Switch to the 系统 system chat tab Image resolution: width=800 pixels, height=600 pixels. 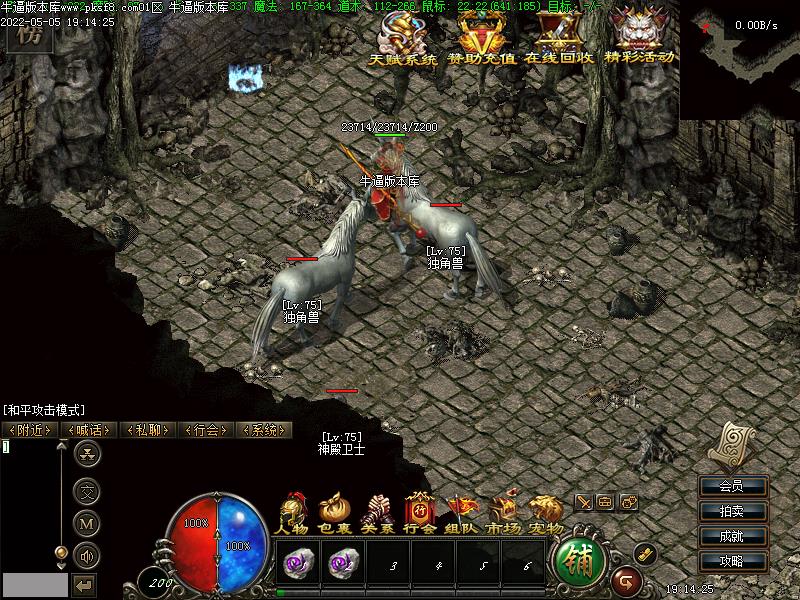(263, 430)
